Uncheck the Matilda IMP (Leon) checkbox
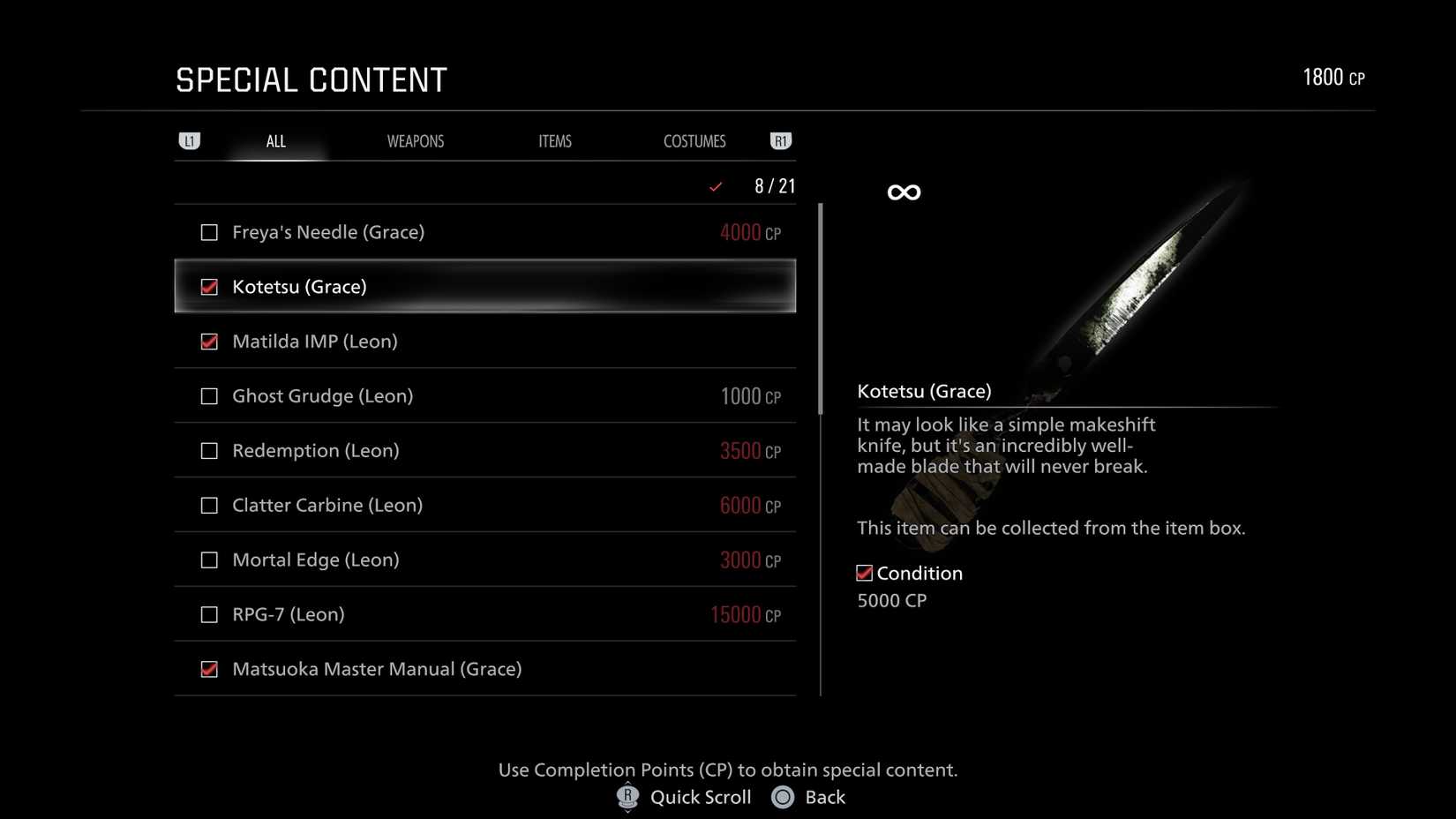The height and width of the screenshot is (819, 1456). tap(209, 342)
